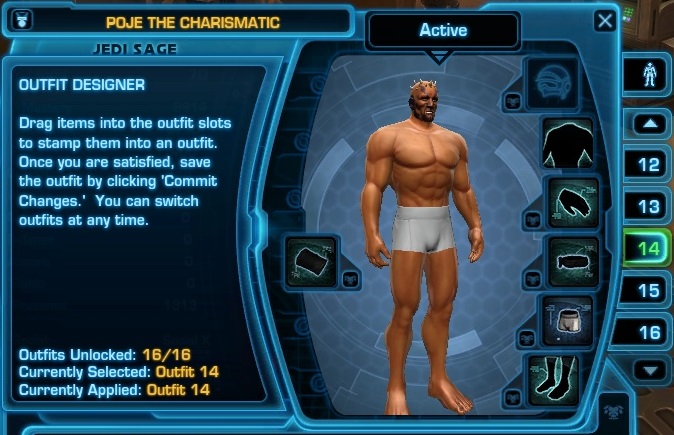Click the down arrow below outfit list
Screen dimensions: 674x435
click(648, 371)
